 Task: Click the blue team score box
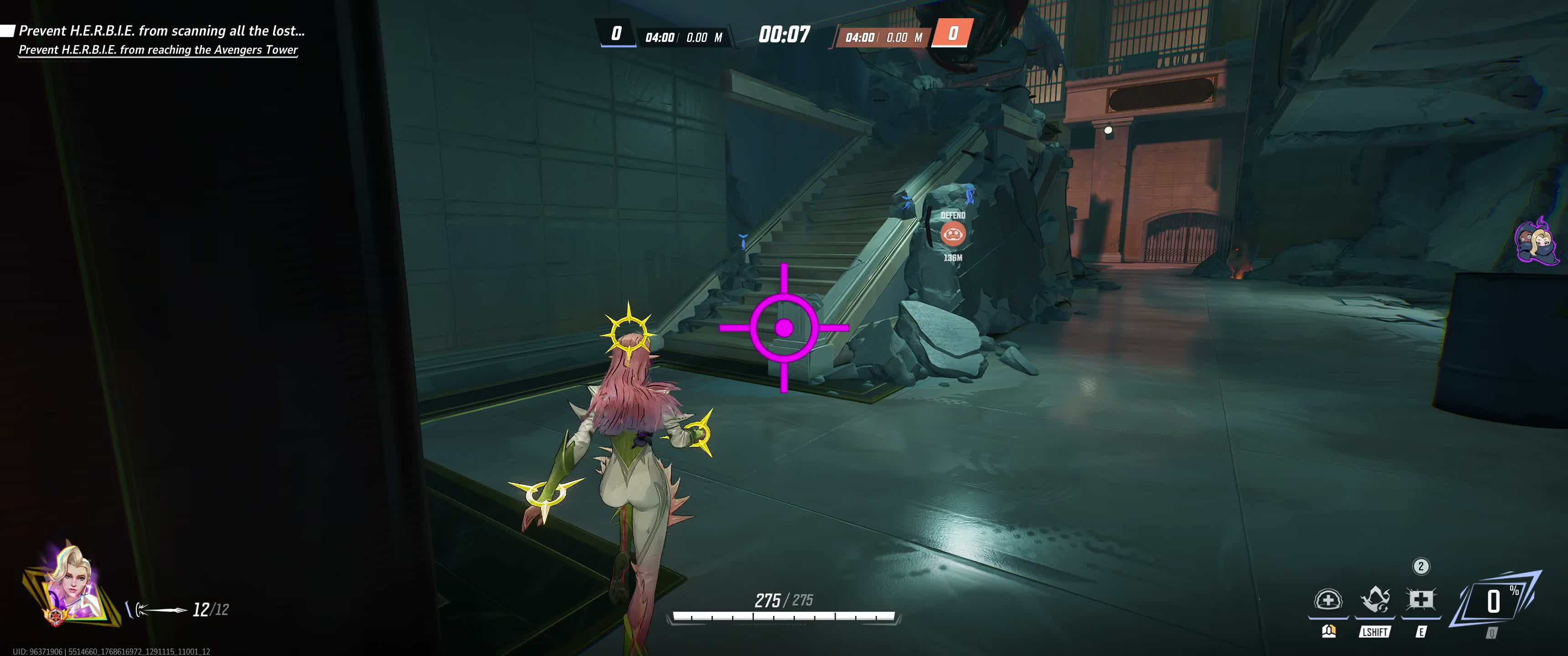[x=616, y=33]
